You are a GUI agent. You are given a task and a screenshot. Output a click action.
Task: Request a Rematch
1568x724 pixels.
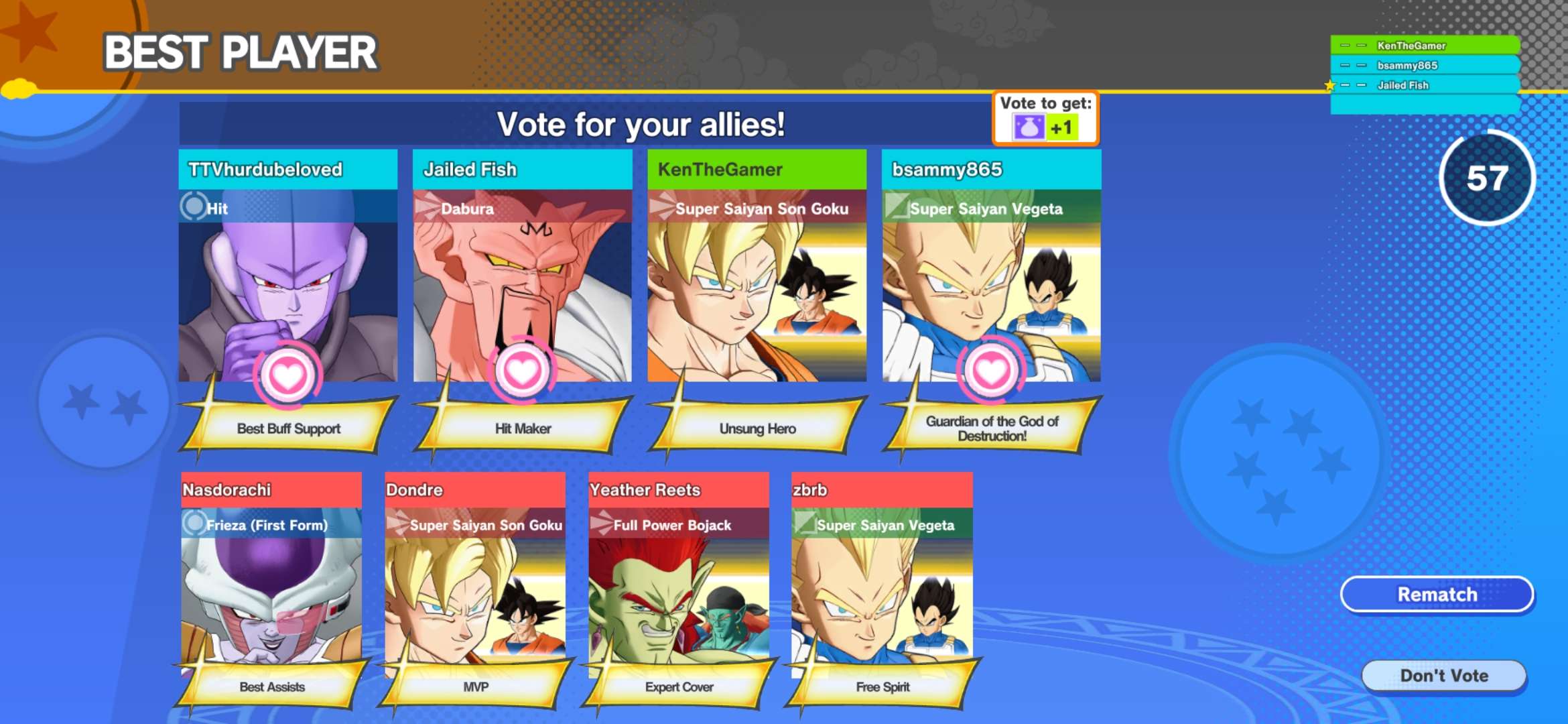(x=1437, y=595)
